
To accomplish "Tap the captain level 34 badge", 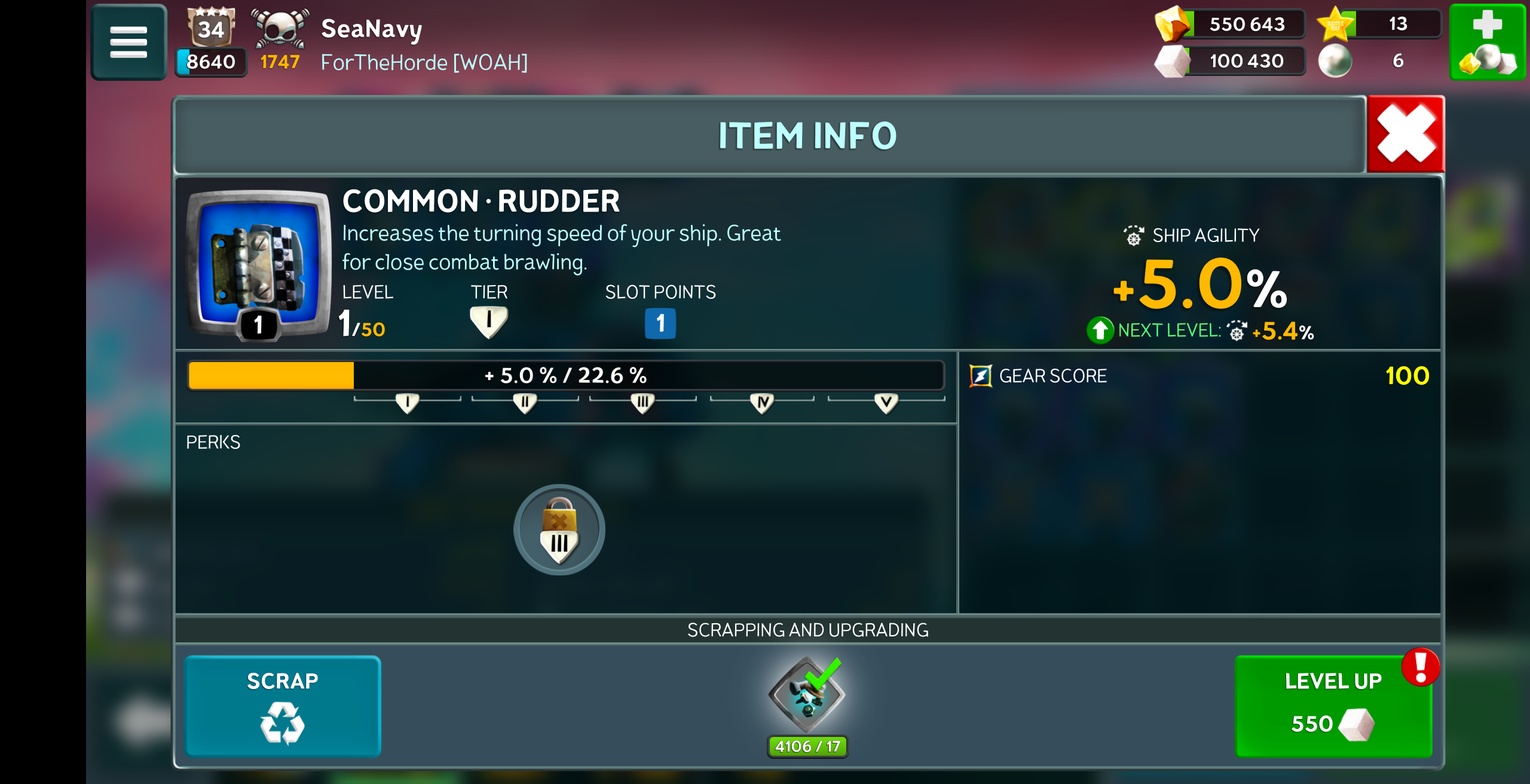I will pyautogui.click(x=211, y=27).
